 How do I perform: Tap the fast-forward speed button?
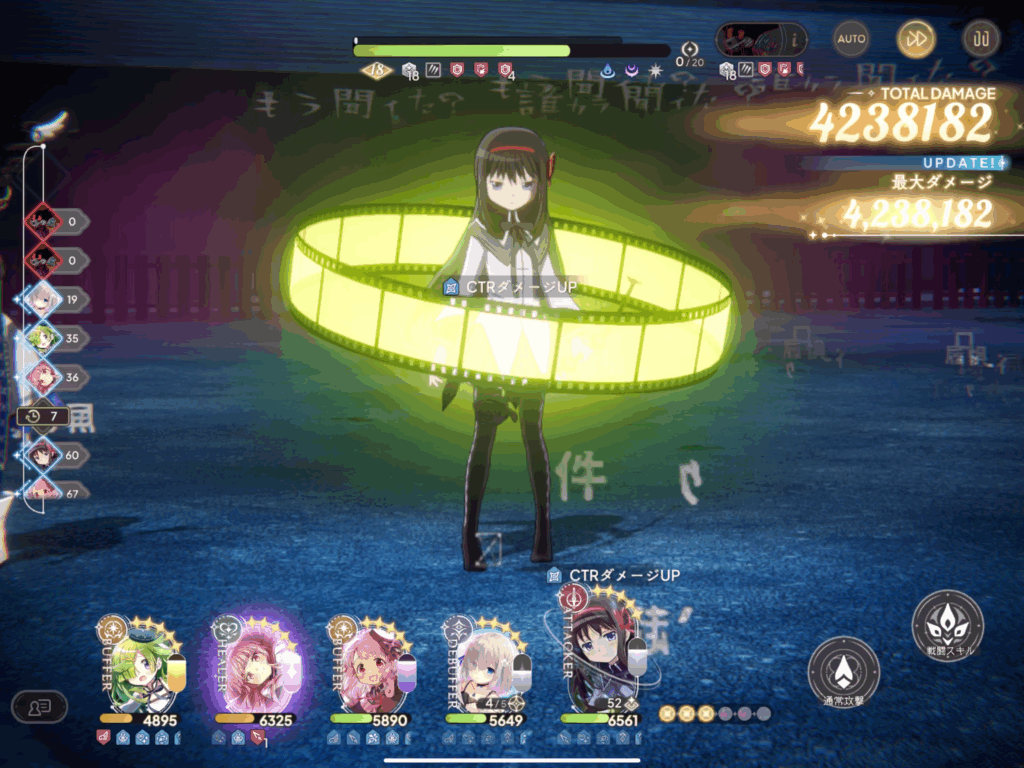tap(916, 39)
